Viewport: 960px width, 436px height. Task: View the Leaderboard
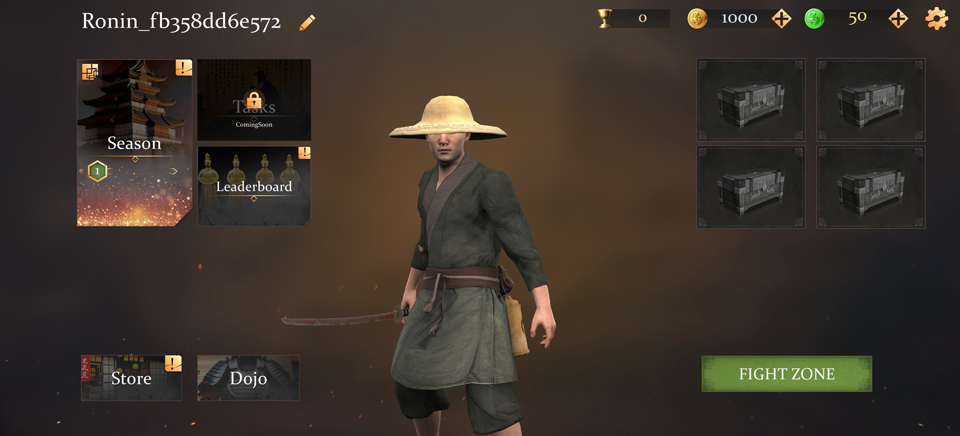[x=254, y=186]
